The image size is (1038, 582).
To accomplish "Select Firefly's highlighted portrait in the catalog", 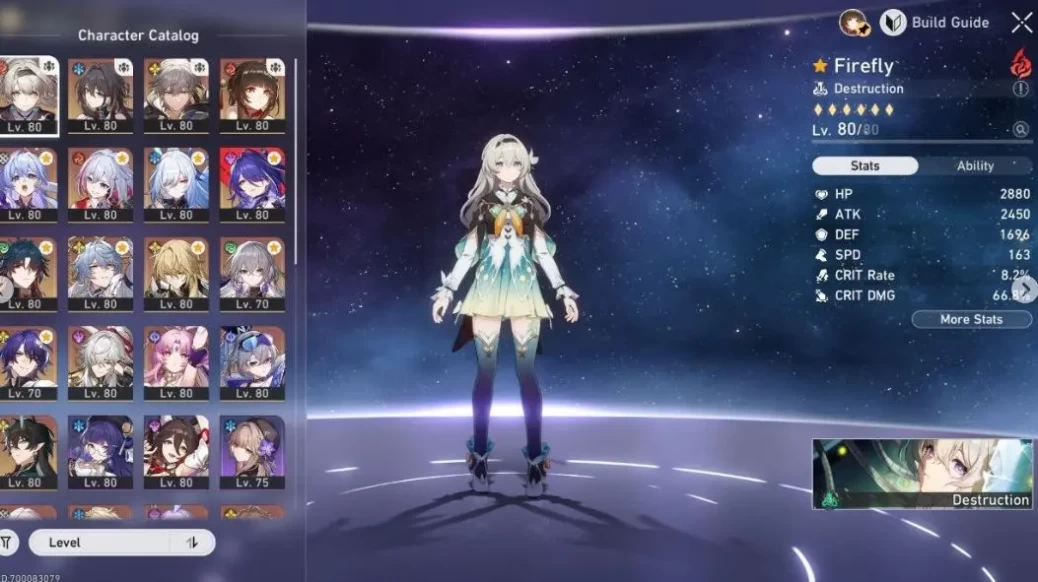I will pos(28,95).
